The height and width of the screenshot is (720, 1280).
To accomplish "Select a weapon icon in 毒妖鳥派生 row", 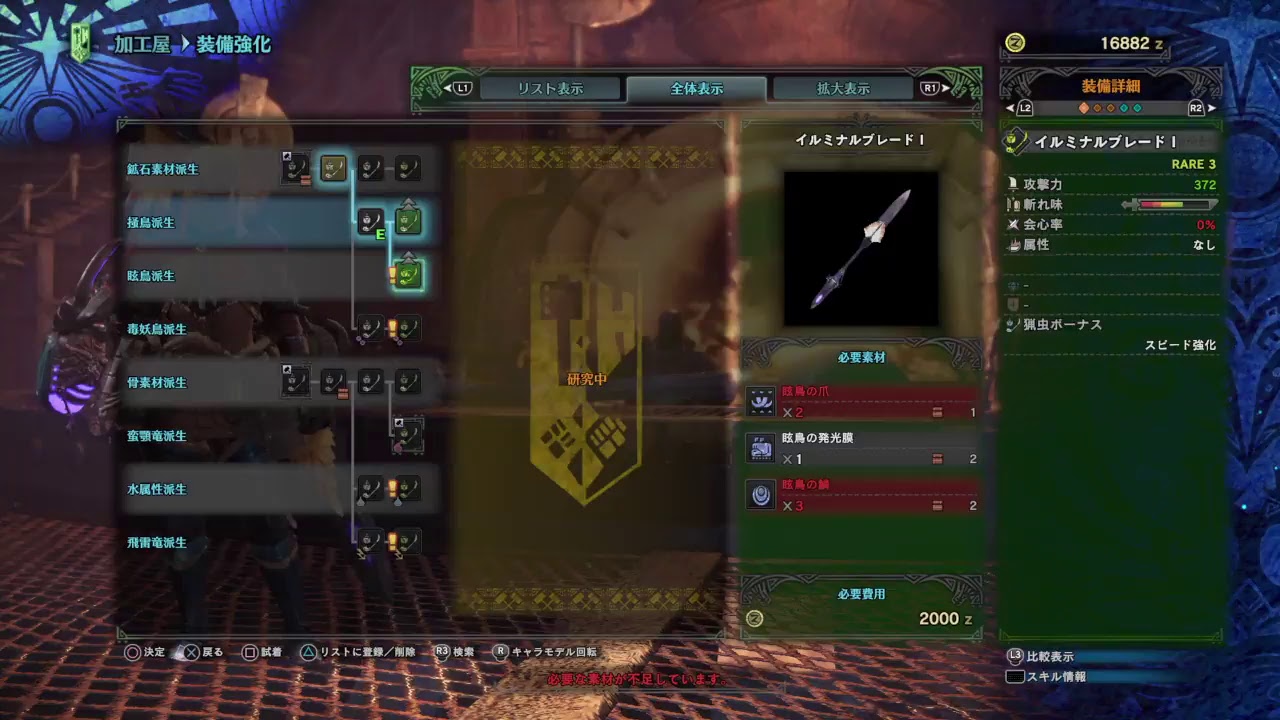I will tap(370, 327).
